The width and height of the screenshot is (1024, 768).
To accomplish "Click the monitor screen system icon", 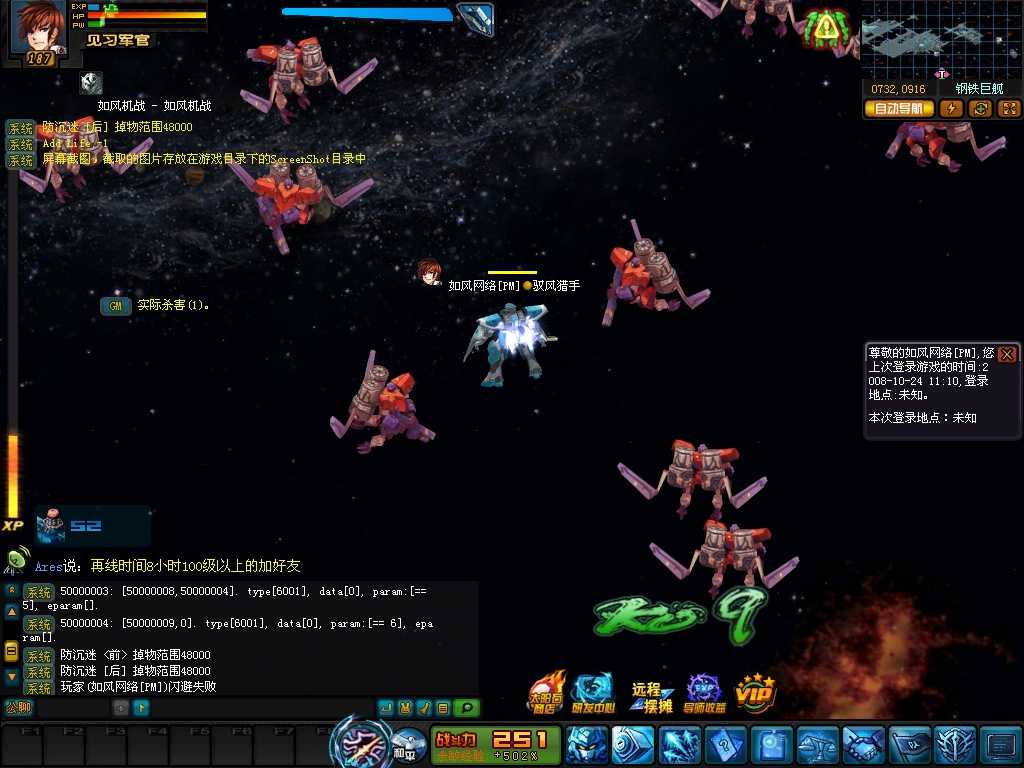I will 1000,746.
